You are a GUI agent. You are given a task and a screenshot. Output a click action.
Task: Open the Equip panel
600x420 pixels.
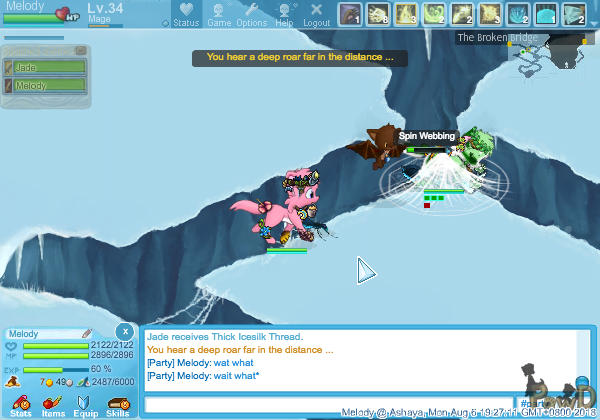click(x=85, y=405)
